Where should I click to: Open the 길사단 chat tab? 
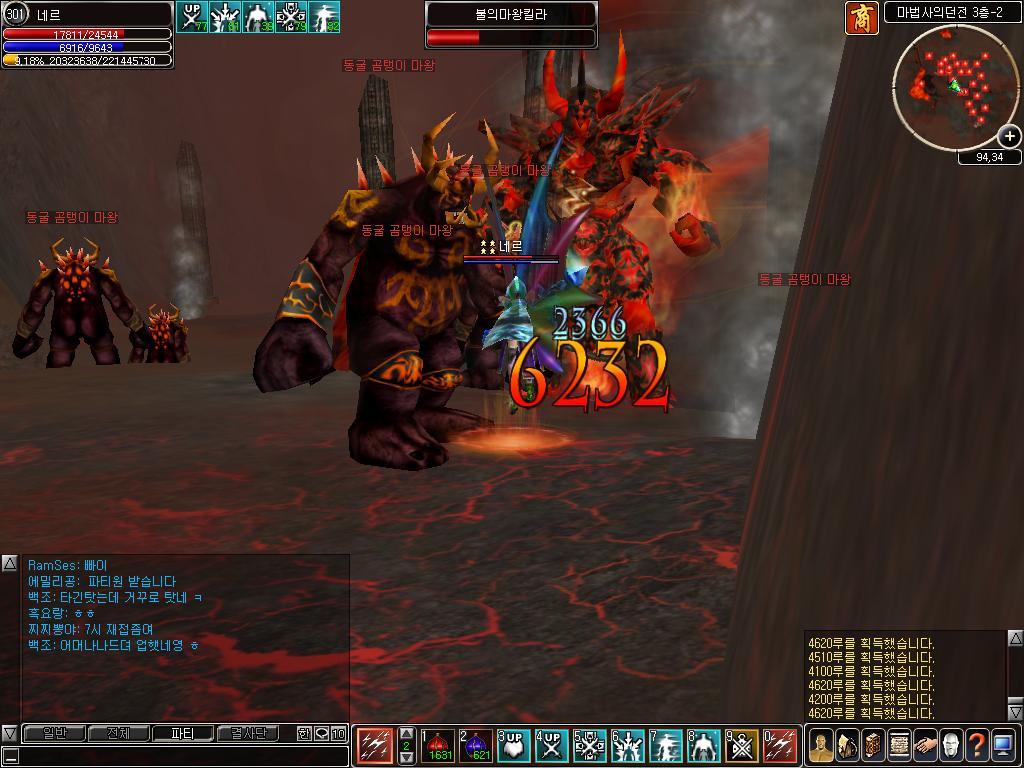click(x=246, y=733)
